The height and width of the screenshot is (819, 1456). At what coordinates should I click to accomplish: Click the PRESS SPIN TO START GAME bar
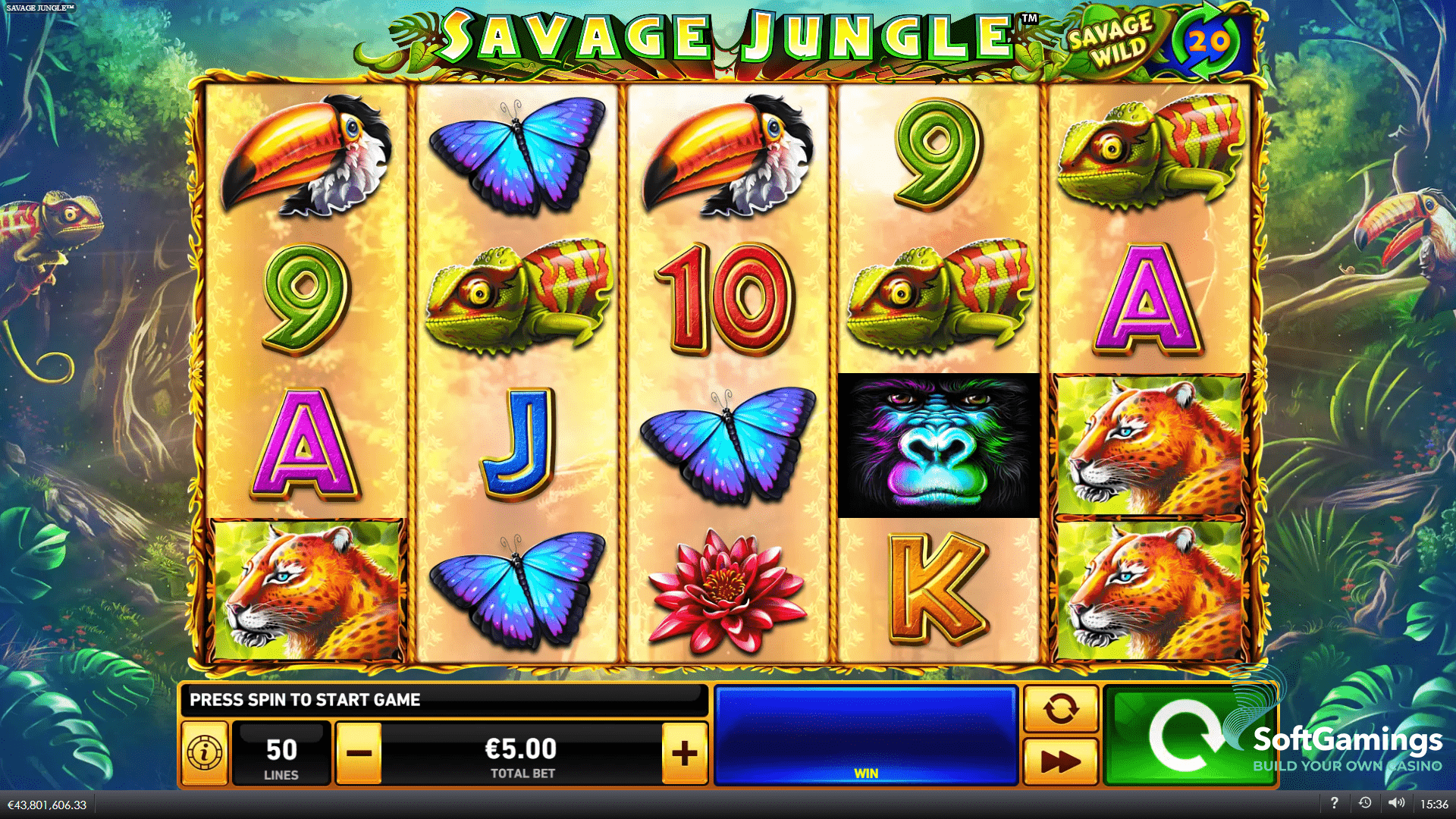(x=447, y=699)
